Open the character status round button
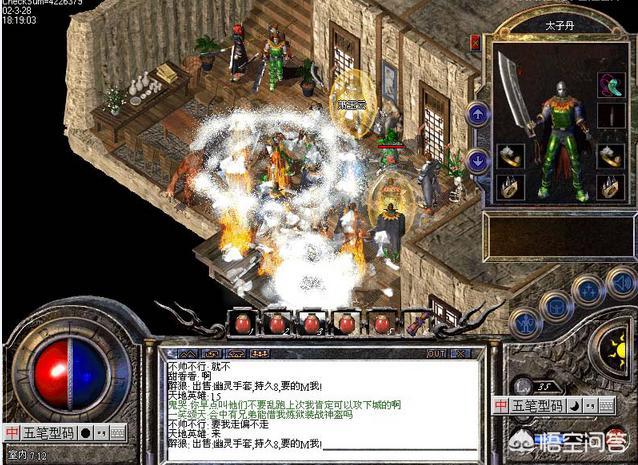The image size is (638, 465). [525, 322]
